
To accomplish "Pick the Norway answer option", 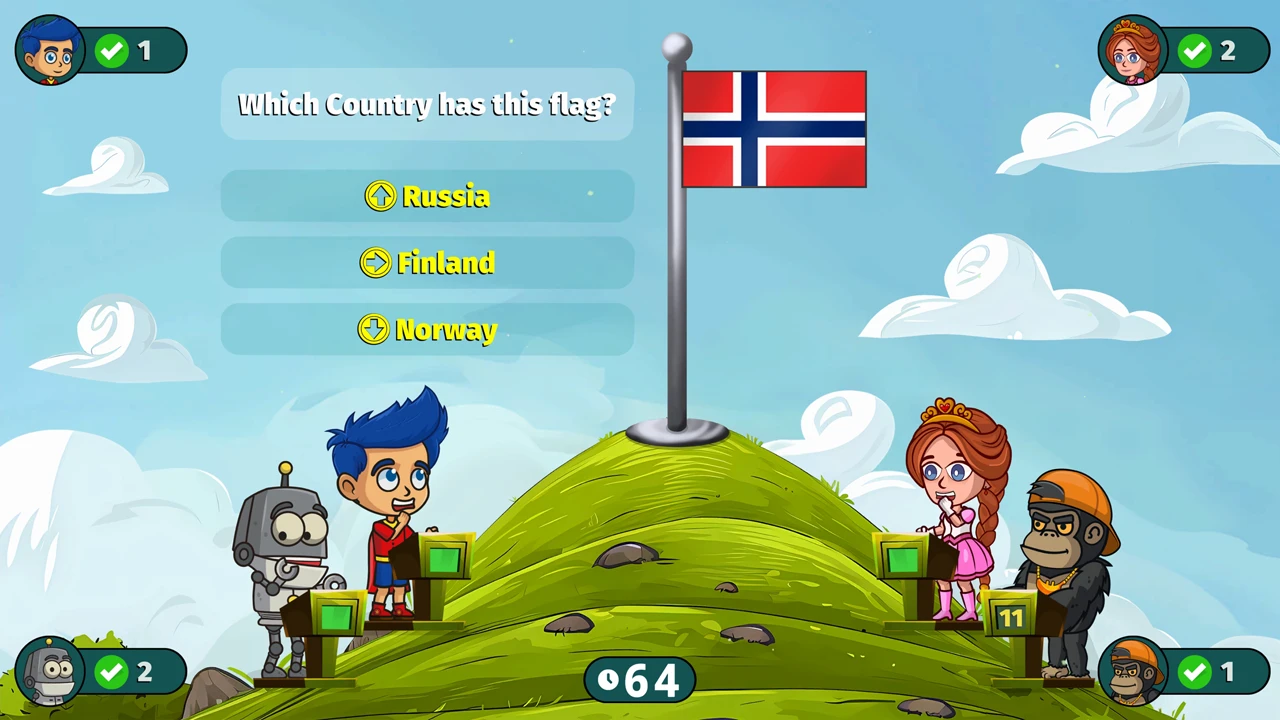I will (x=427, y=330).
